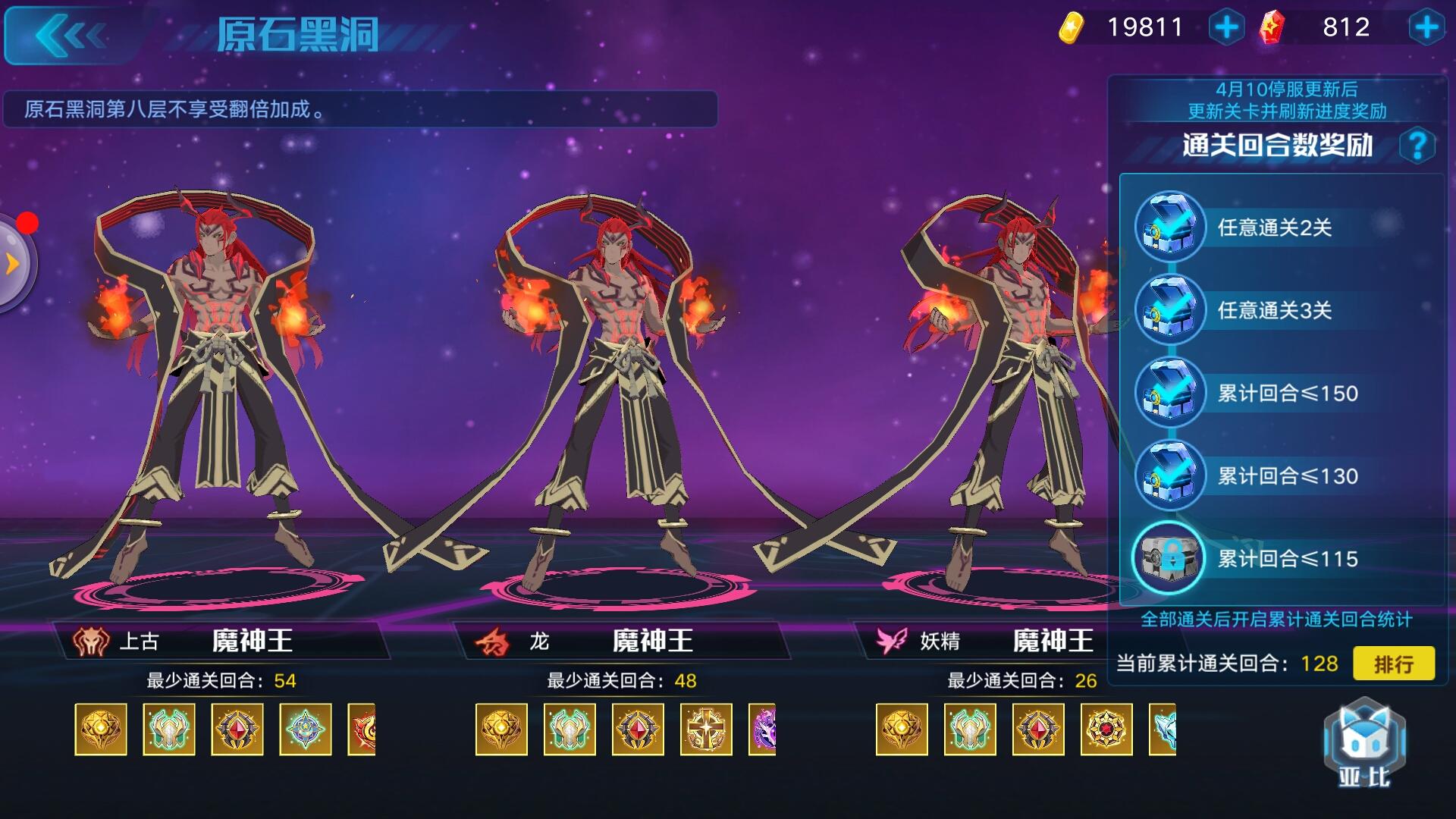Select the first golden reward item under 上古 魔神王

point(101,731)
